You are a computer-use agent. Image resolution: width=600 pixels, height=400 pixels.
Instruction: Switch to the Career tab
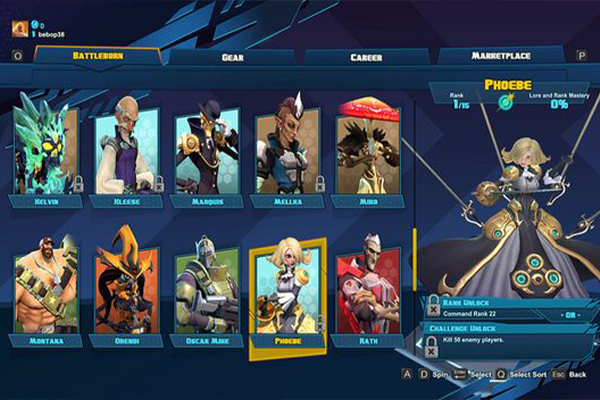tap(365, 57)
